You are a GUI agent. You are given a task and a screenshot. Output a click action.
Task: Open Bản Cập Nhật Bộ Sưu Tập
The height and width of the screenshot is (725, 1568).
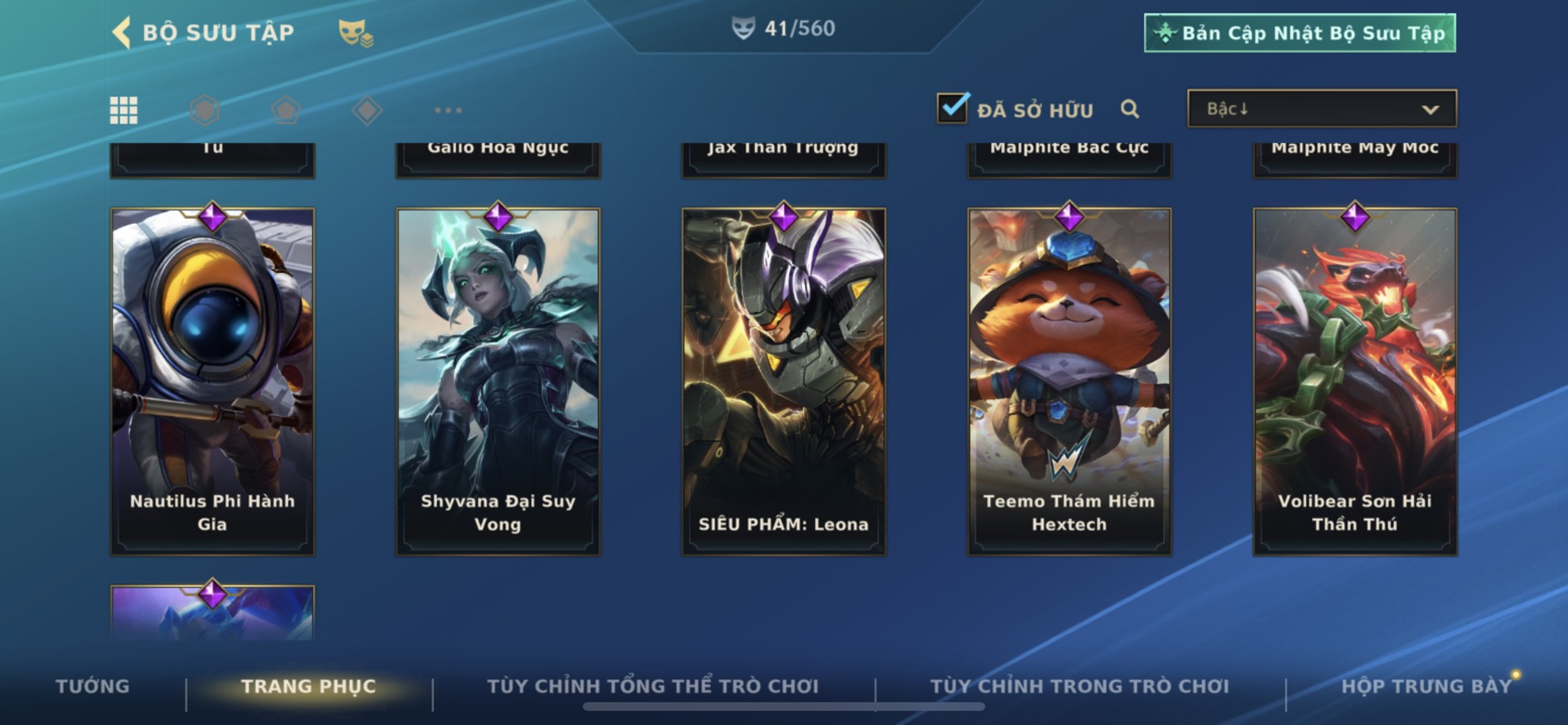[x=1299, y=33]
